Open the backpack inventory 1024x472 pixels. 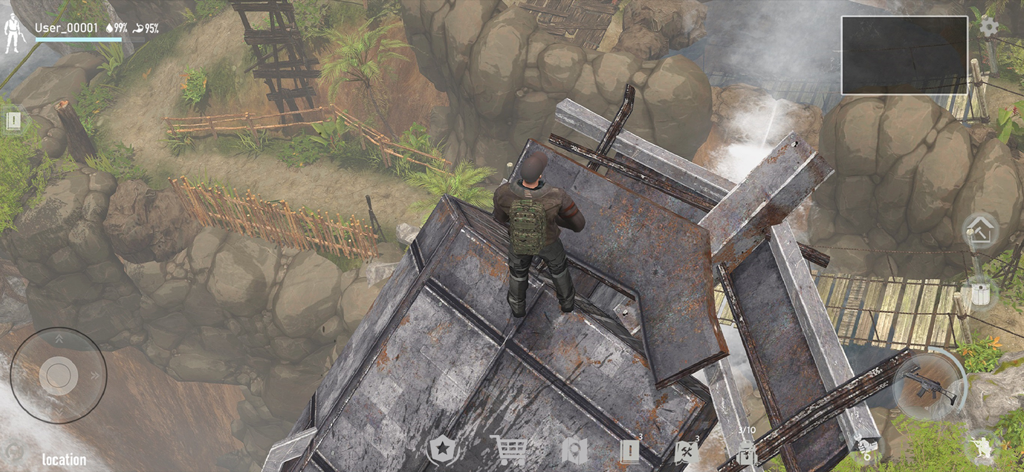[745, 453]
